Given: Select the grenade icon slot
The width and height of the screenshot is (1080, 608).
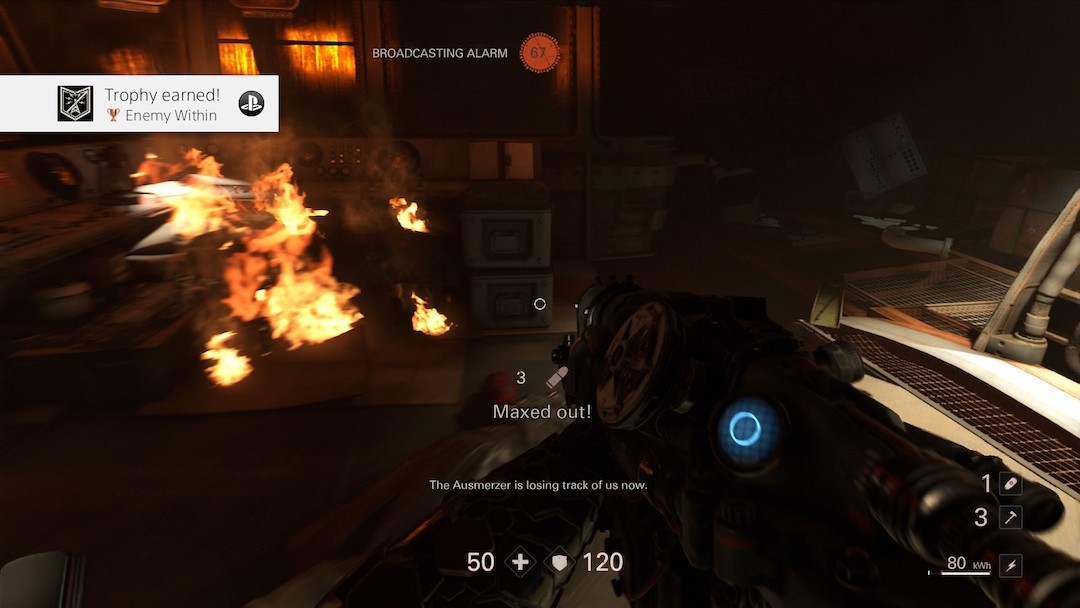Looking at the screenshot, I should coord(1010,484).
